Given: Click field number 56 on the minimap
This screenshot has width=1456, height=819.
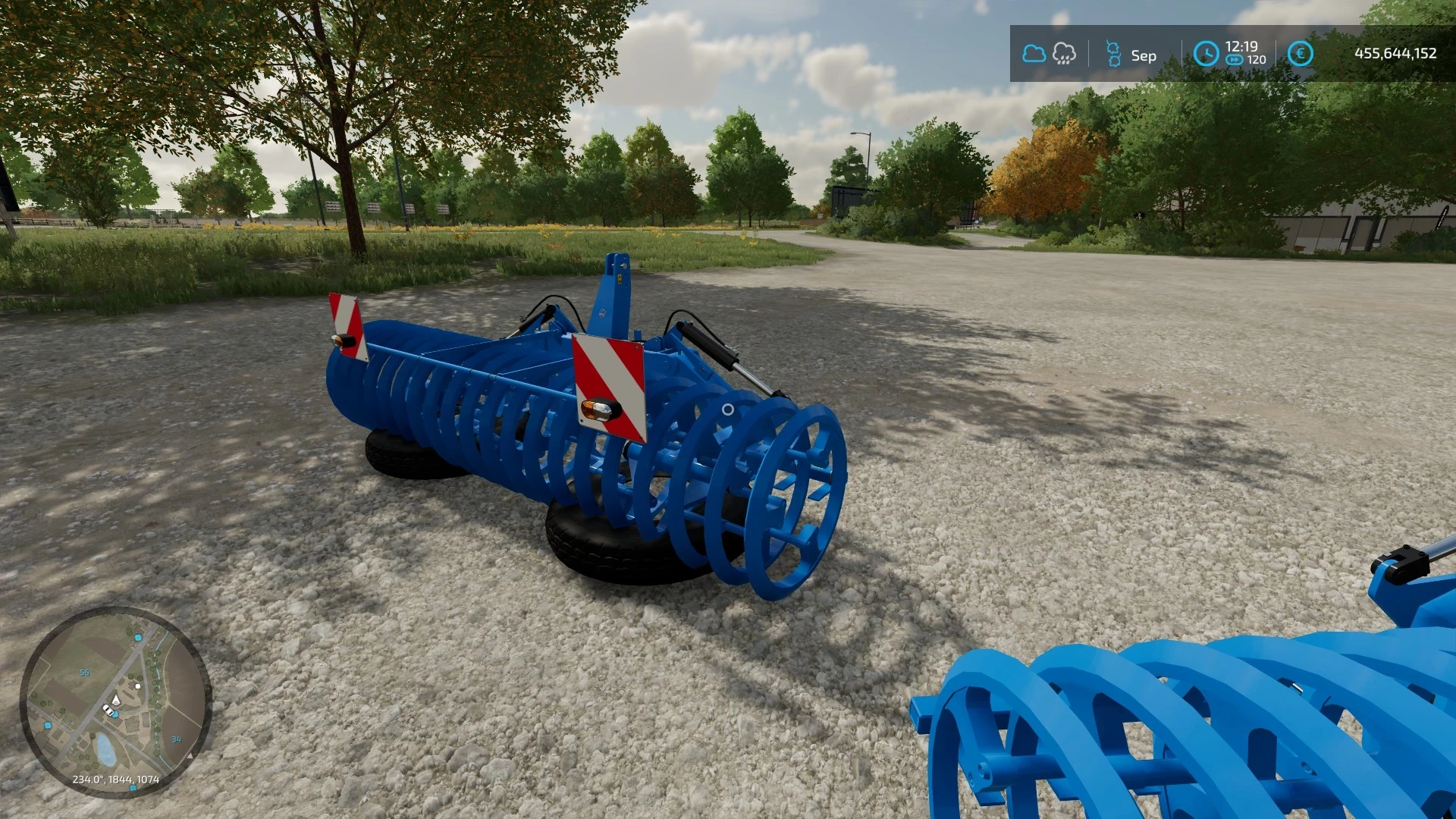Looking at the screenshot, I should tap(84, 672).
